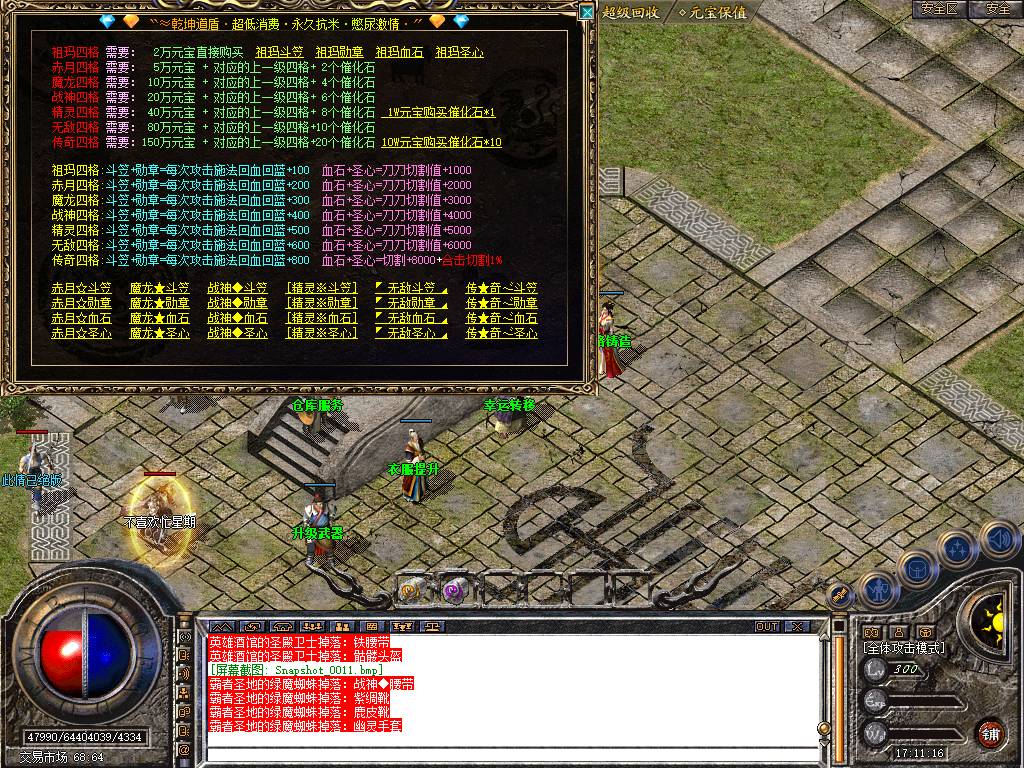Open the round red 铺 shop button

coord(990,732)
